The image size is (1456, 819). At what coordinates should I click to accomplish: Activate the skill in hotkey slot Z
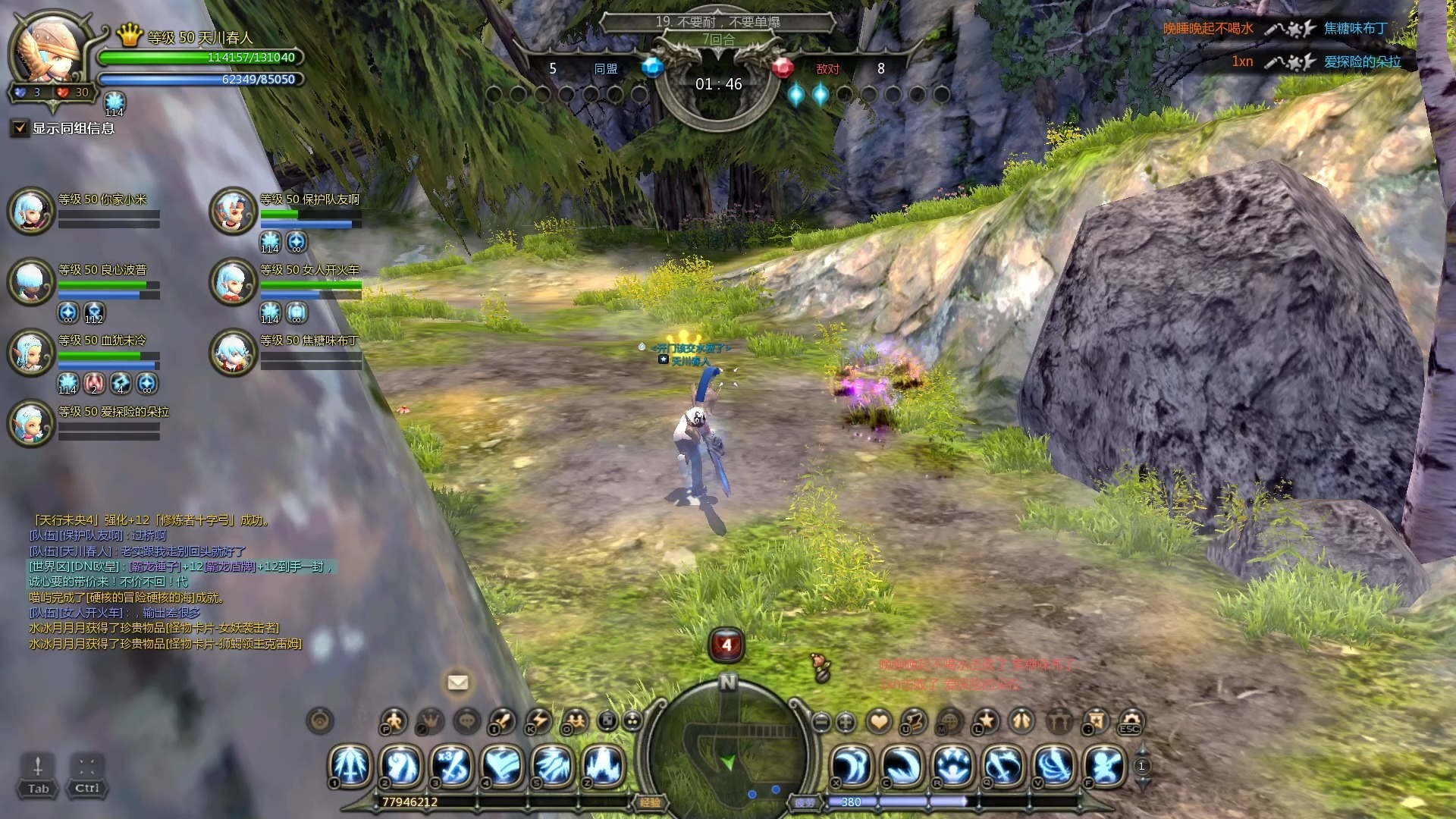[x=603, y=766]
